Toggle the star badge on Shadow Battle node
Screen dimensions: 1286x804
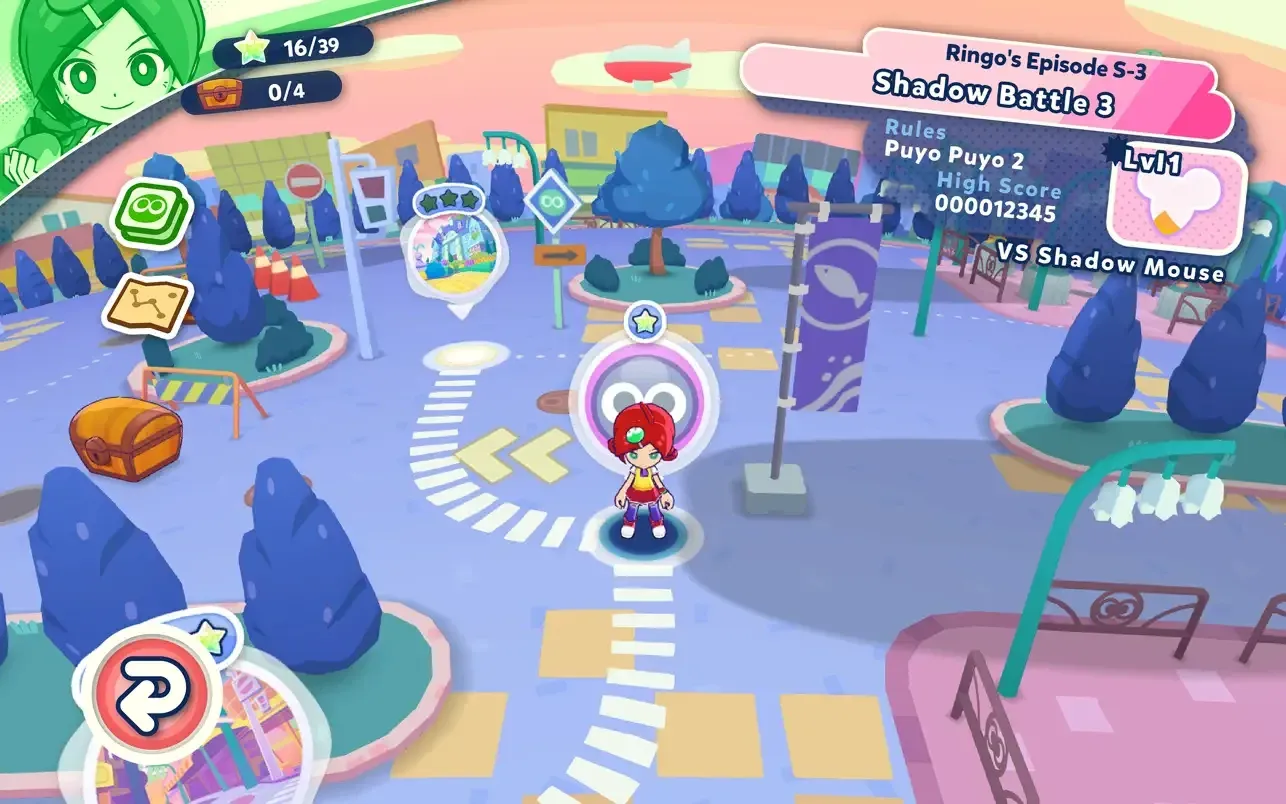click(x=646, y=321)
